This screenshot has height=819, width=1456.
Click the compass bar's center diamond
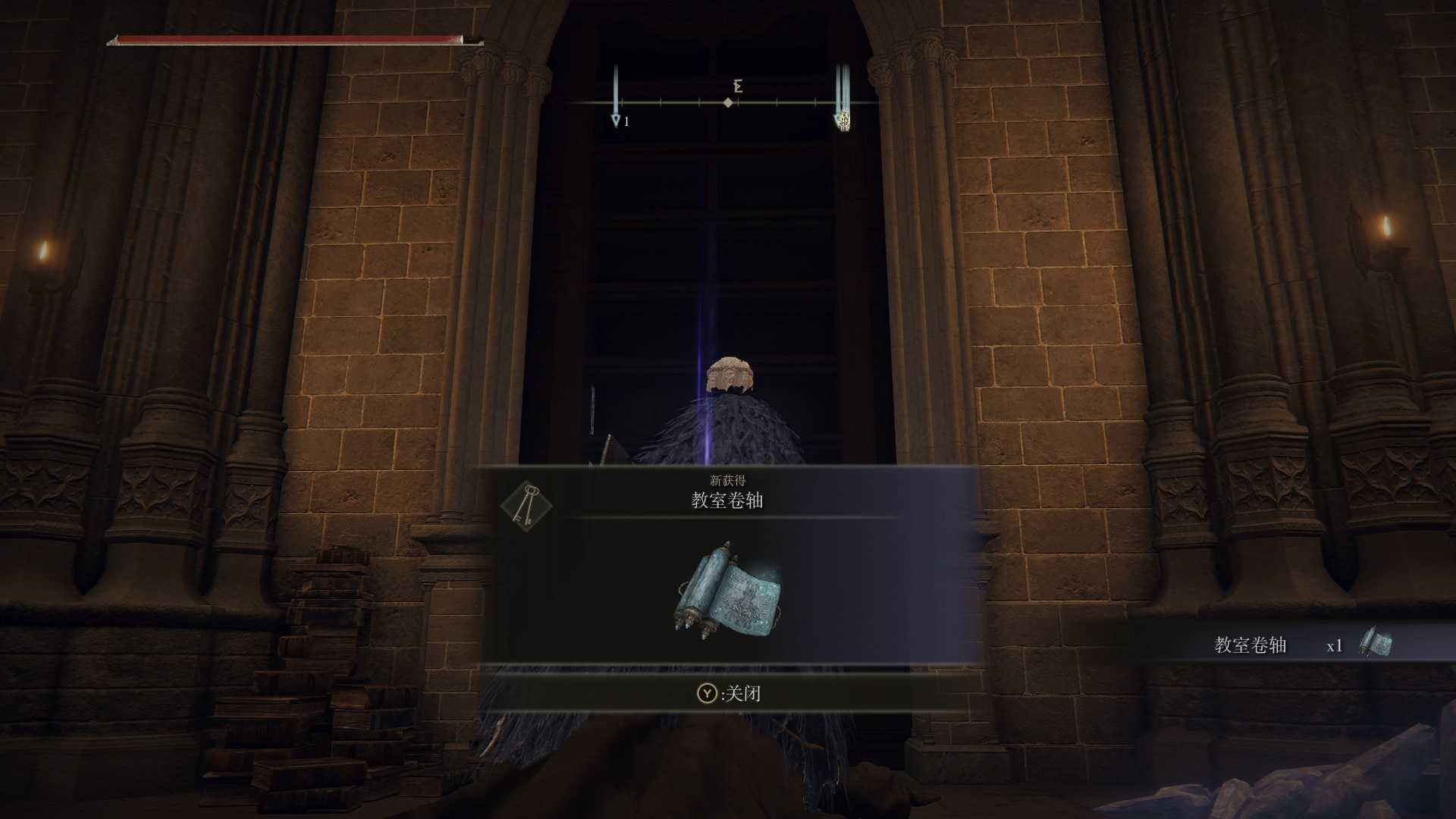coord(728,102)
